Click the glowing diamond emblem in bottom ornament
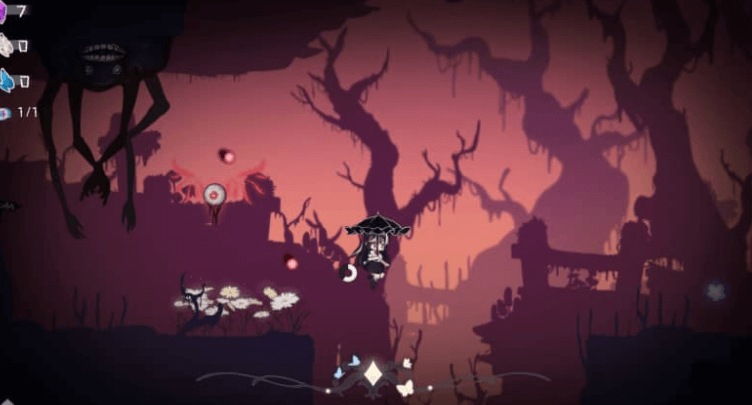This screenshot has width=752, height=405. [x=375, y=375]
